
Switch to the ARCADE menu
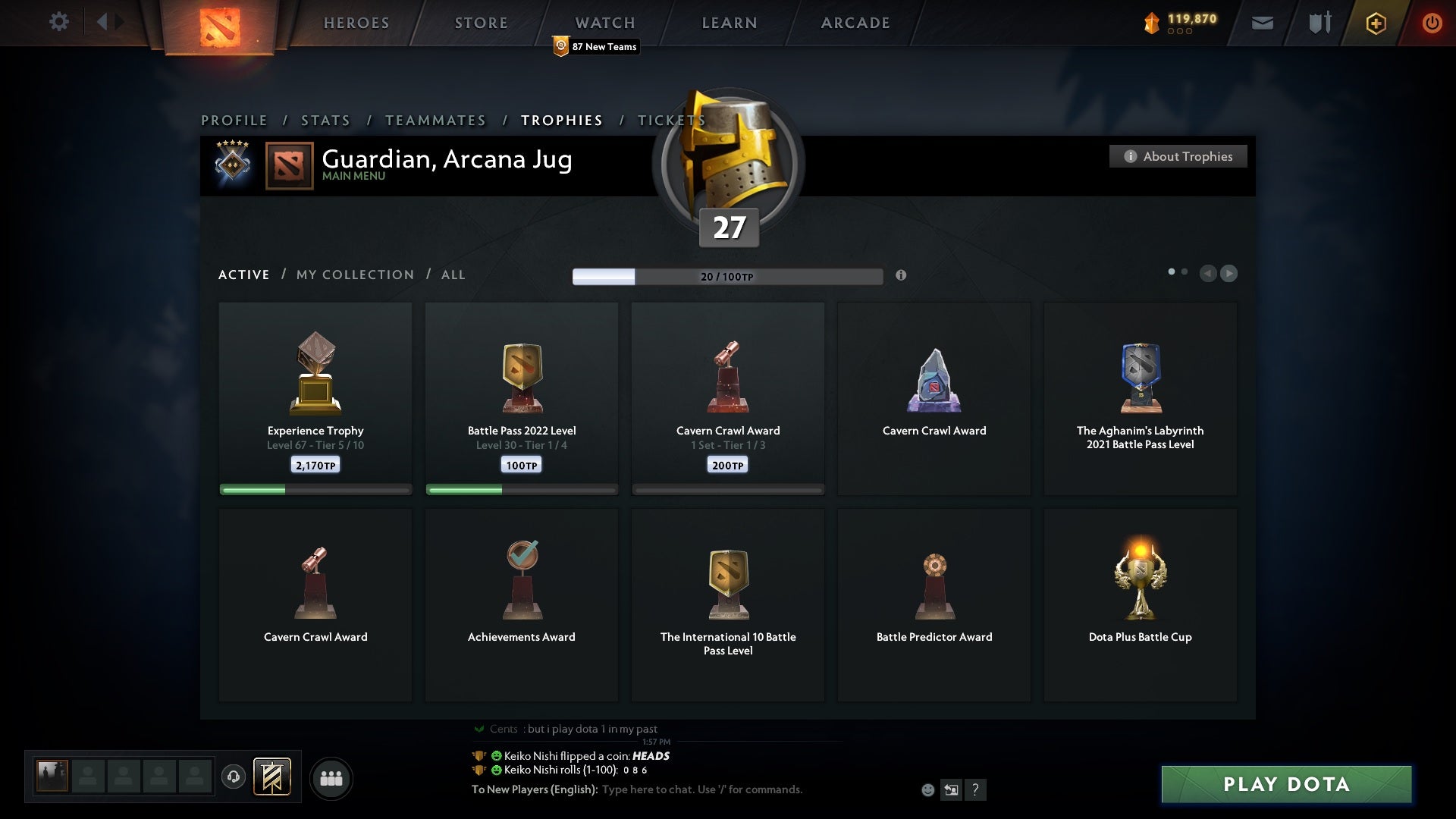854,23
